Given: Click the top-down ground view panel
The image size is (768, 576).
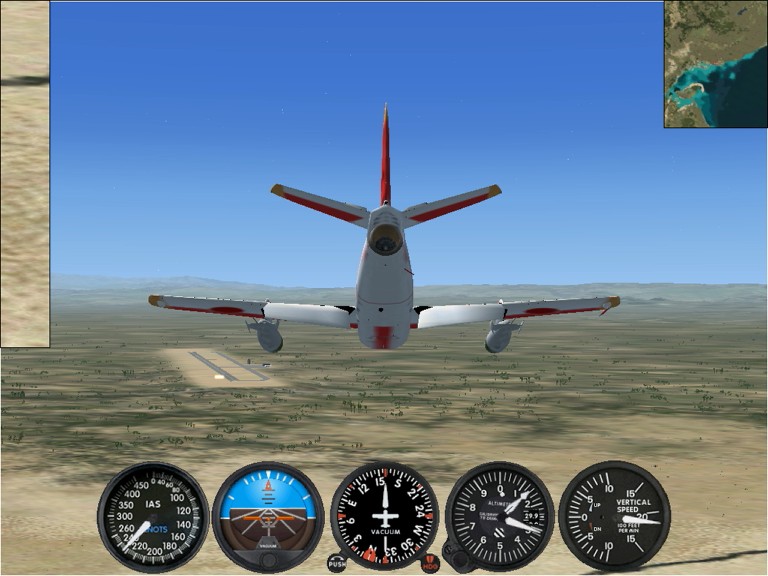Looking at the screenshot, I should point(25,175).
